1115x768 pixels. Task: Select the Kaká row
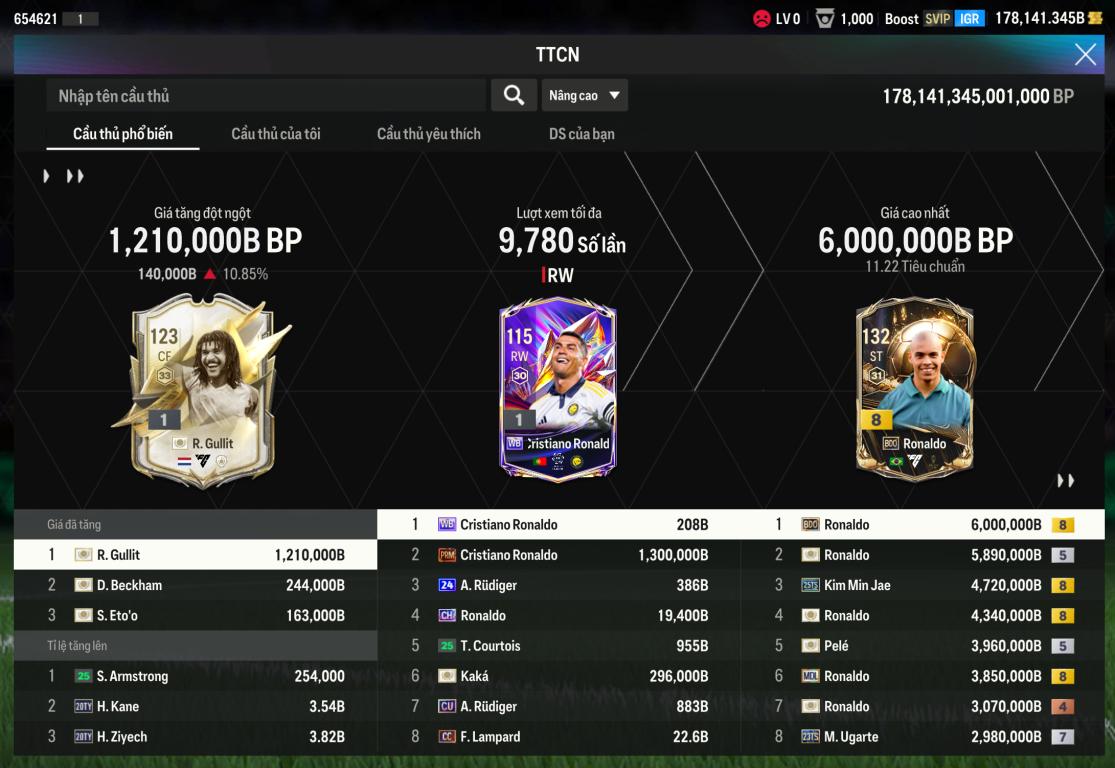(558, 677)
